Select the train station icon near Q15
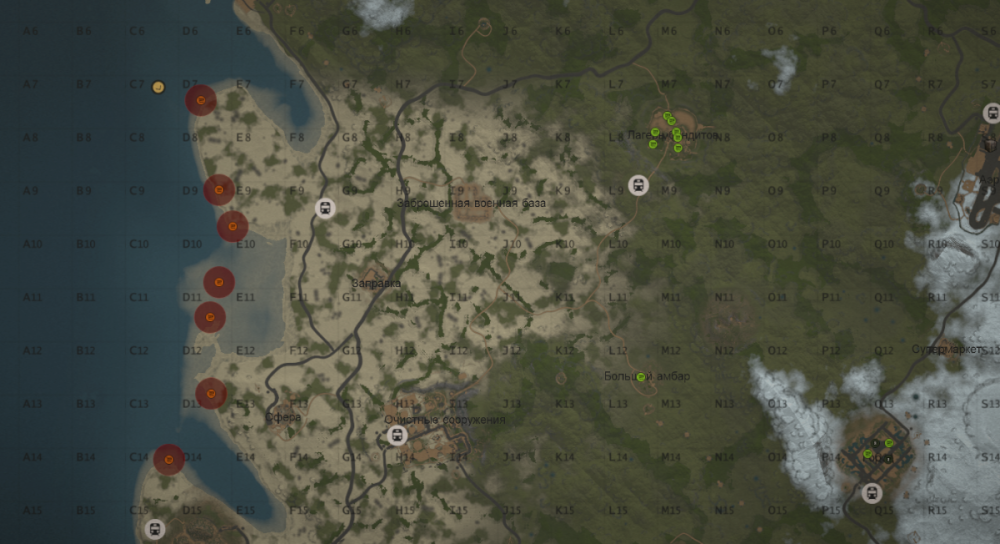This screenshot has height=544, width=1000. [x=871, y=493]
